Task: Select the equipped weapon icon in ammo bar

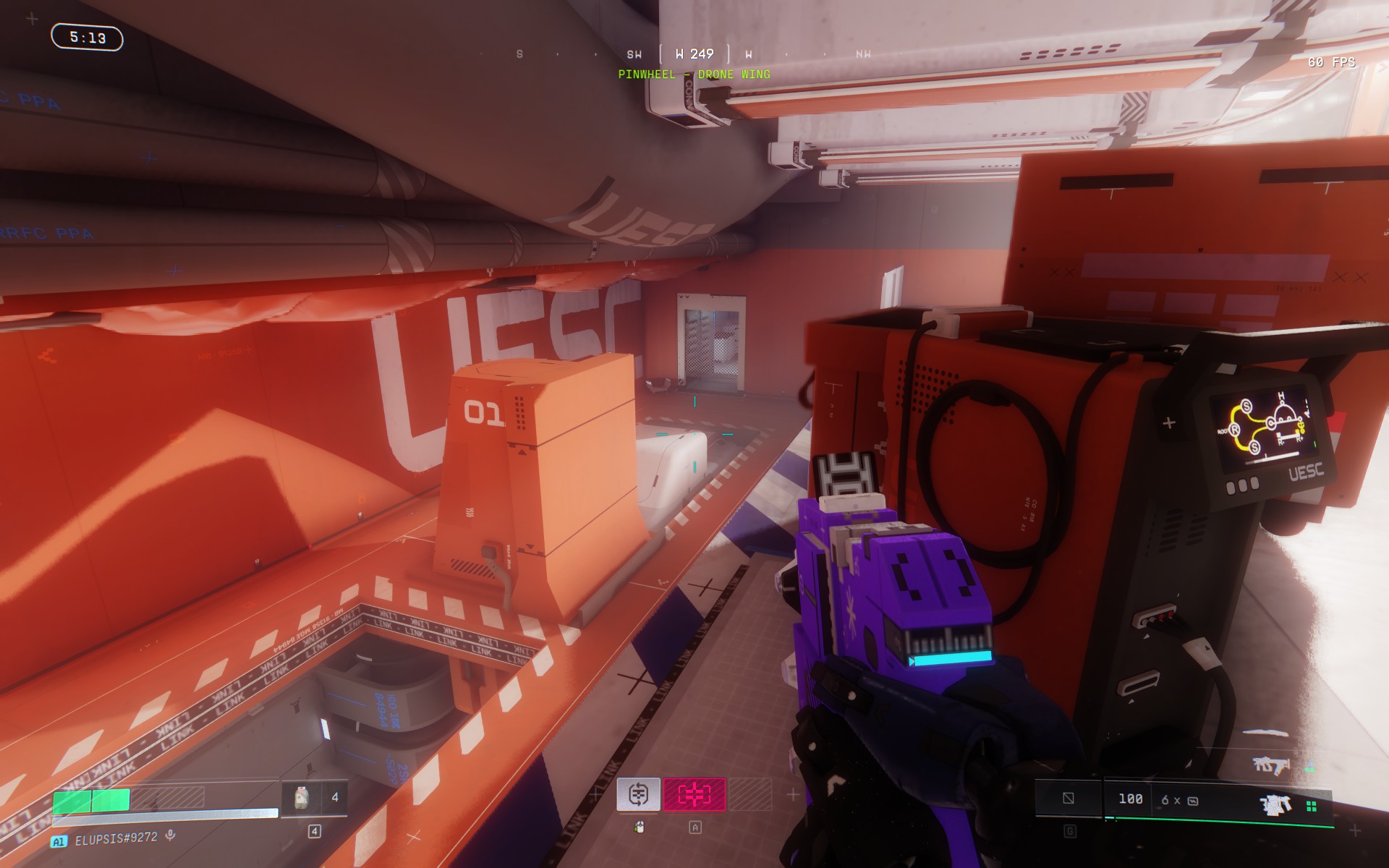Action: tap(1275, 804)
